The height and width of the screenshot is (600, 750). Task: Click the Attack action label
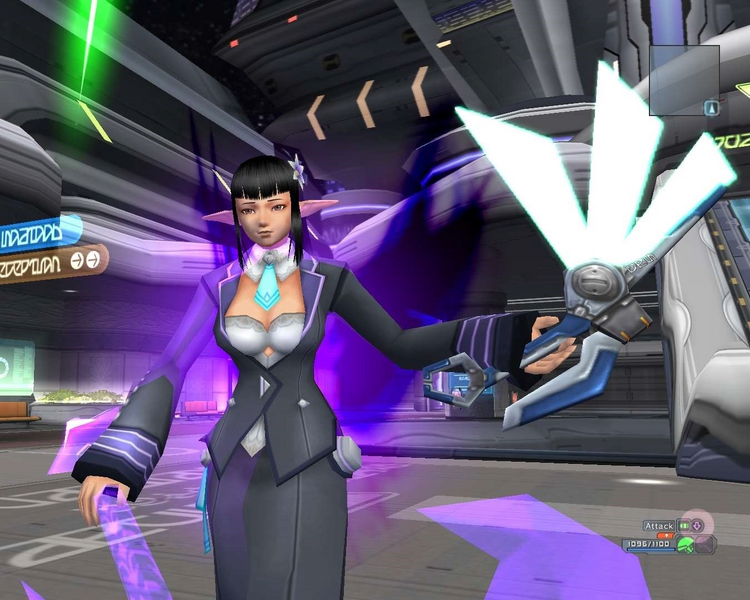(x=659, y=525)
